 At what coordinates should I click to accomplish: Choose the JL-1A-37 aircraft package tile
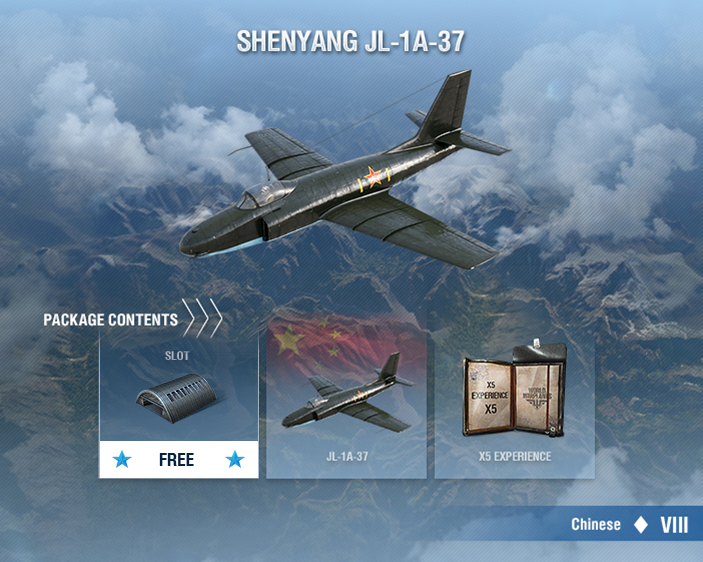[346, 405]
